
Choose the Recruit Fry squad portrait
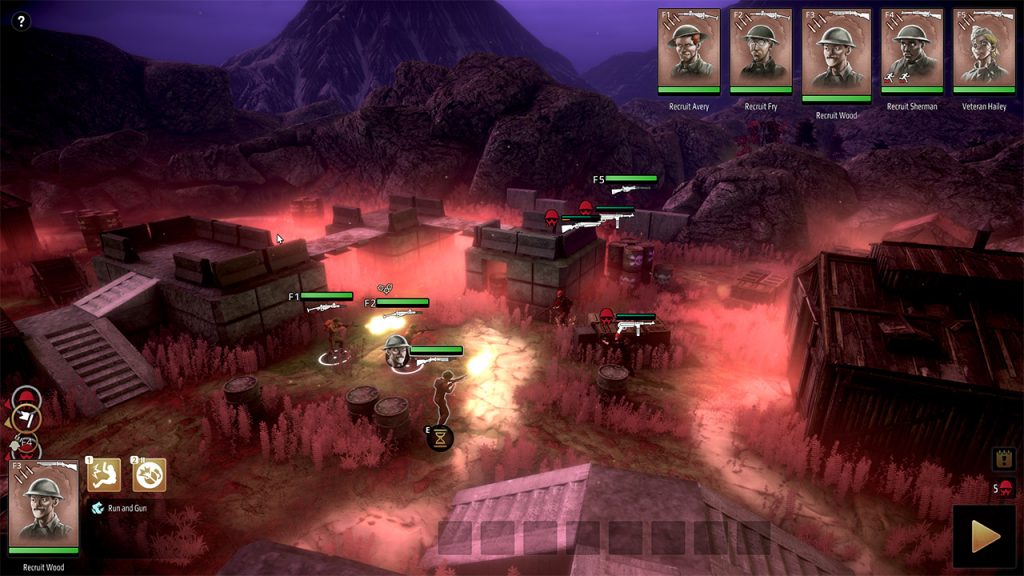[760, 52]
